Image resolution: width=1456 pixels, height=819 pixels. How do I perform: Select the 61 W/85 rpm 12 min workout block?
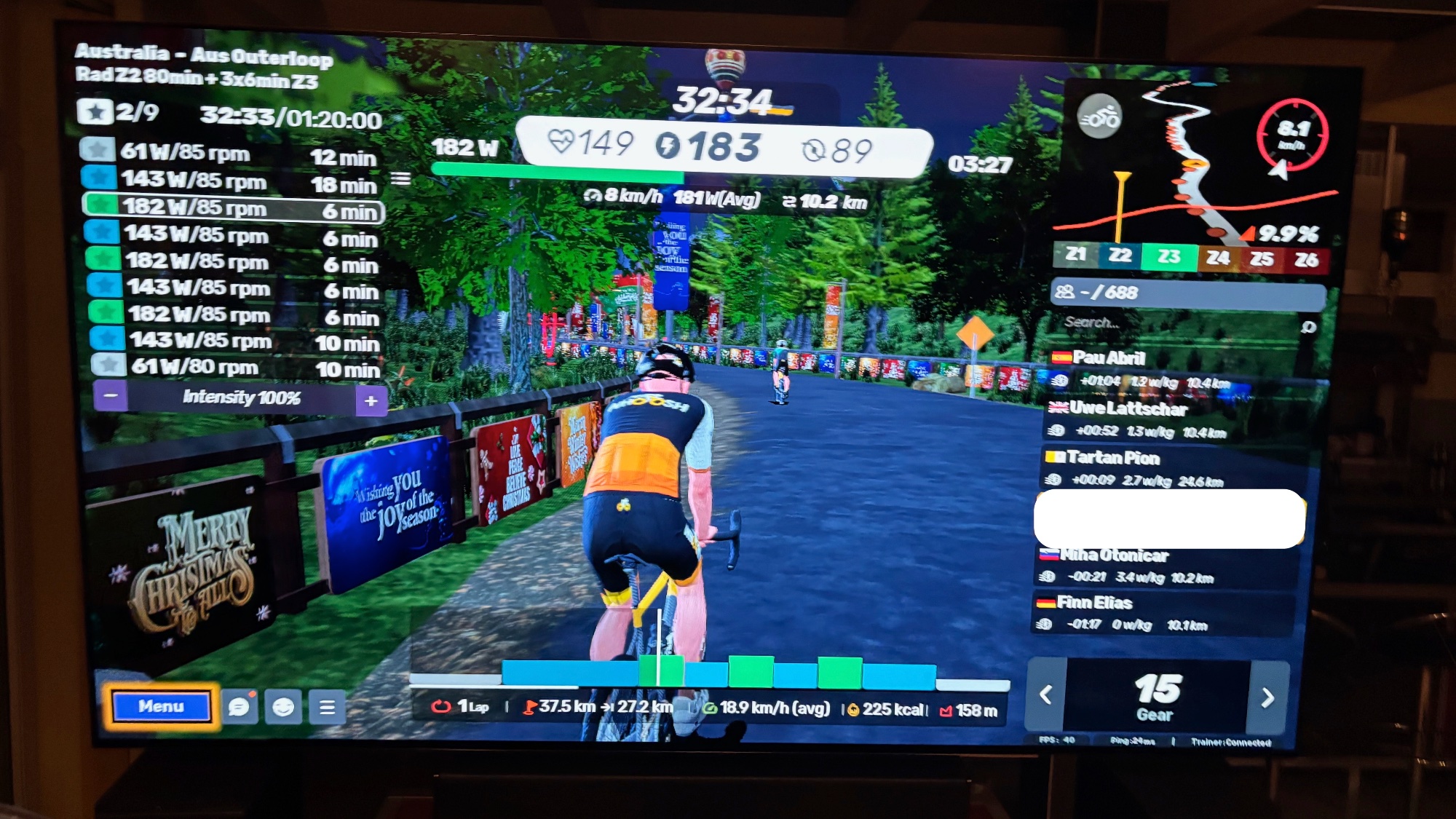click(x=232, y=154)
